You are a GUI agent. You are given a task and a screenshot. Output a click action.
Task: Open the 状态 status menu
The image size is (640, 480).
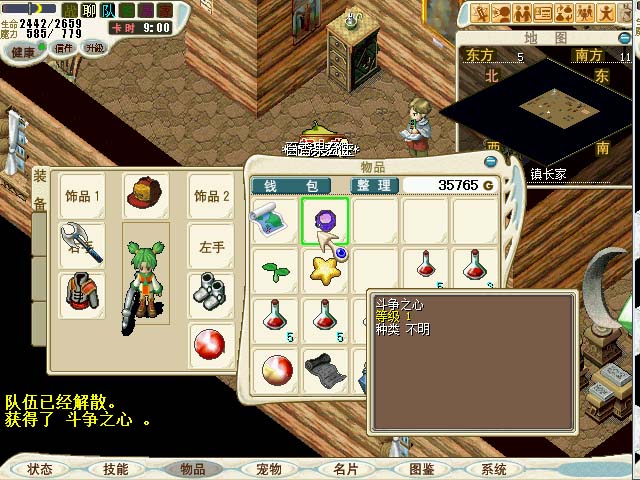(x=41, y=468)
